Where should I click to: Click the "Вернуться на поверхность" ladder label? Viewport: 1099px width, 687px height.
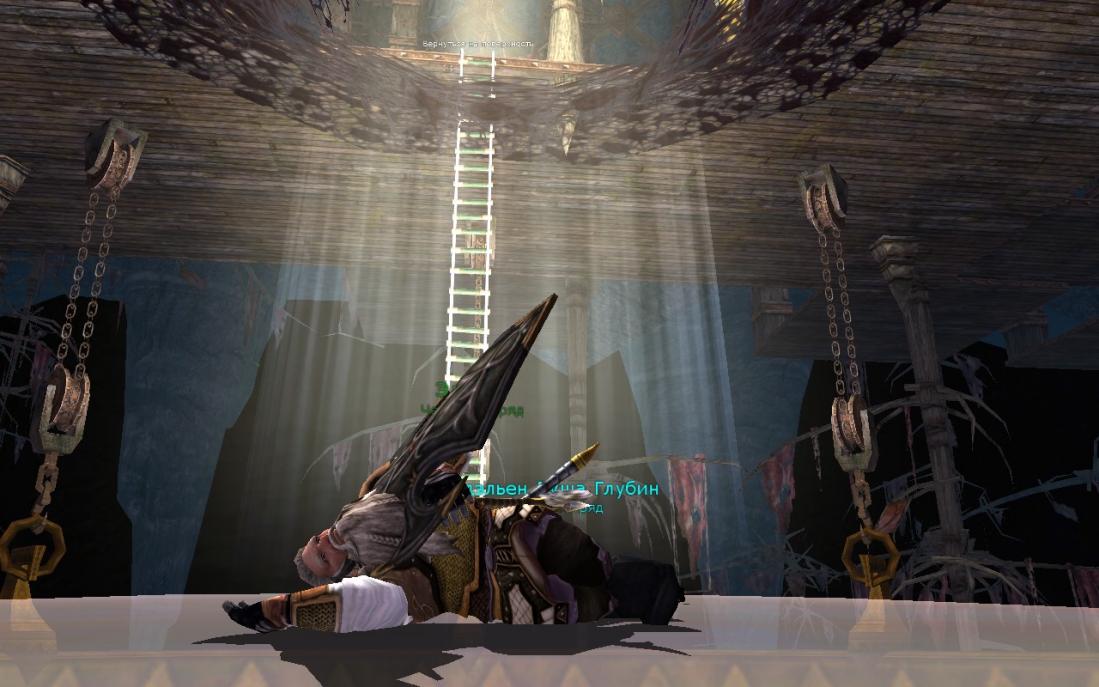[477, 45]
